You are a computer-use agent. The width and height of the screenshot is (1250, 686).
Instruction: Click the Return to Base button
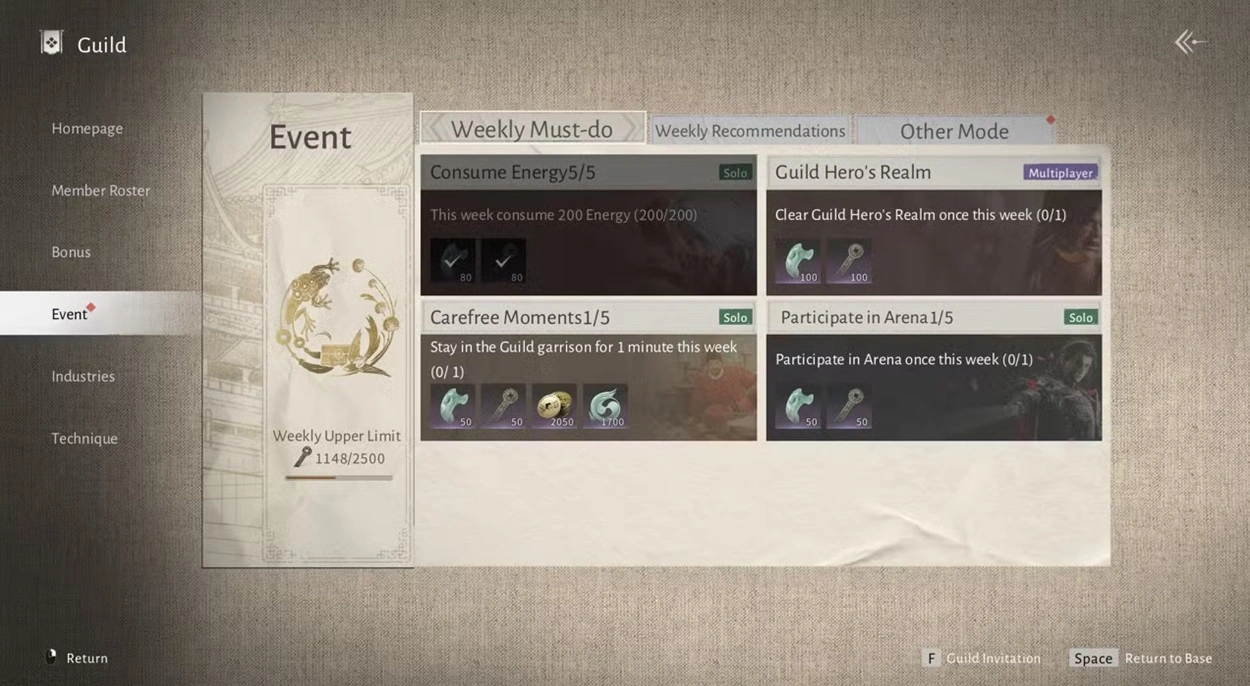coord(1141,658)
